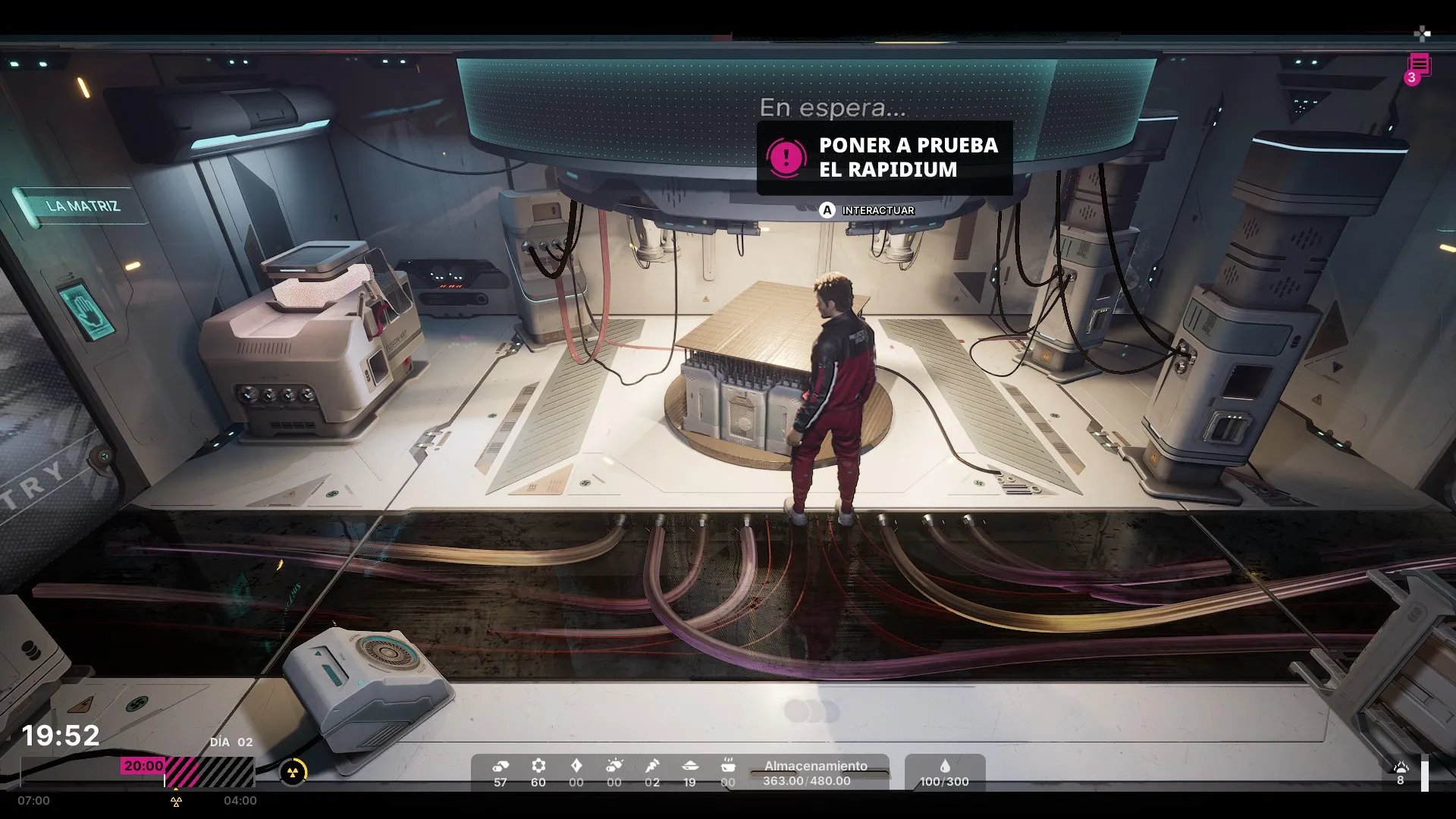Click the diamond-shaped resource icon

coord(576,766)
